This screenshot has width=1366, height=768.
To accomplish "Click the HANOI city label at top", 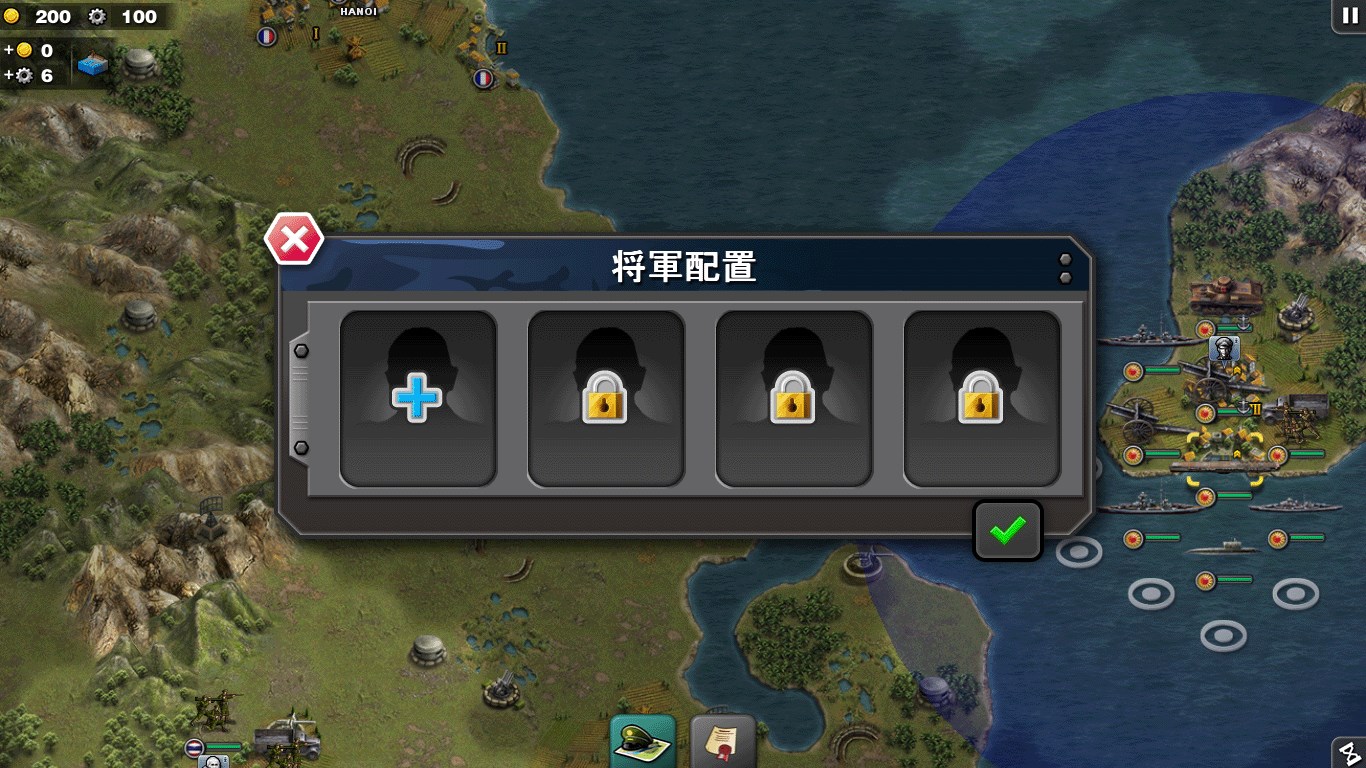I will [x=357, y=11].
